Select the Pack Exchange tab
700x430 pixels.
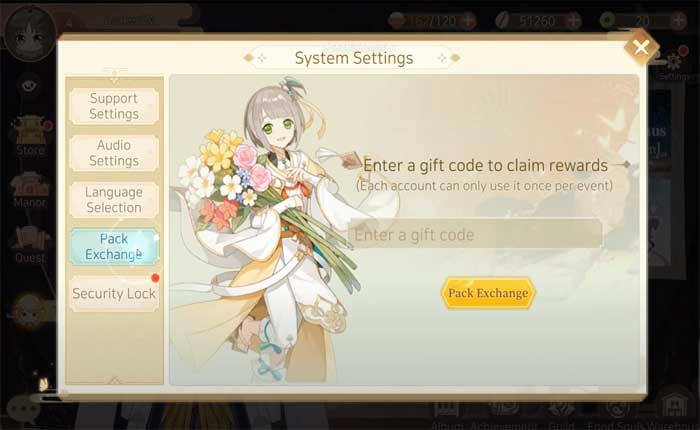(x=114, y=247)
